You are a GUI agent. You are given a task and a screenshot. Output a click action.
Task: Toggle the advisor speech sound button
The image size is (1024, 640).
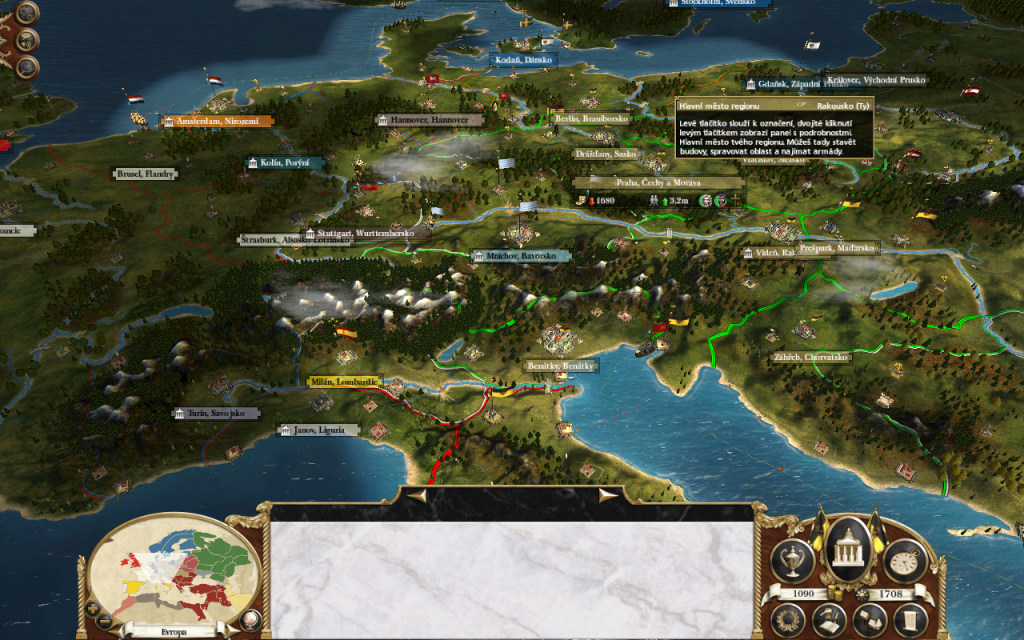pyautogui.click(x=27, y=39)
